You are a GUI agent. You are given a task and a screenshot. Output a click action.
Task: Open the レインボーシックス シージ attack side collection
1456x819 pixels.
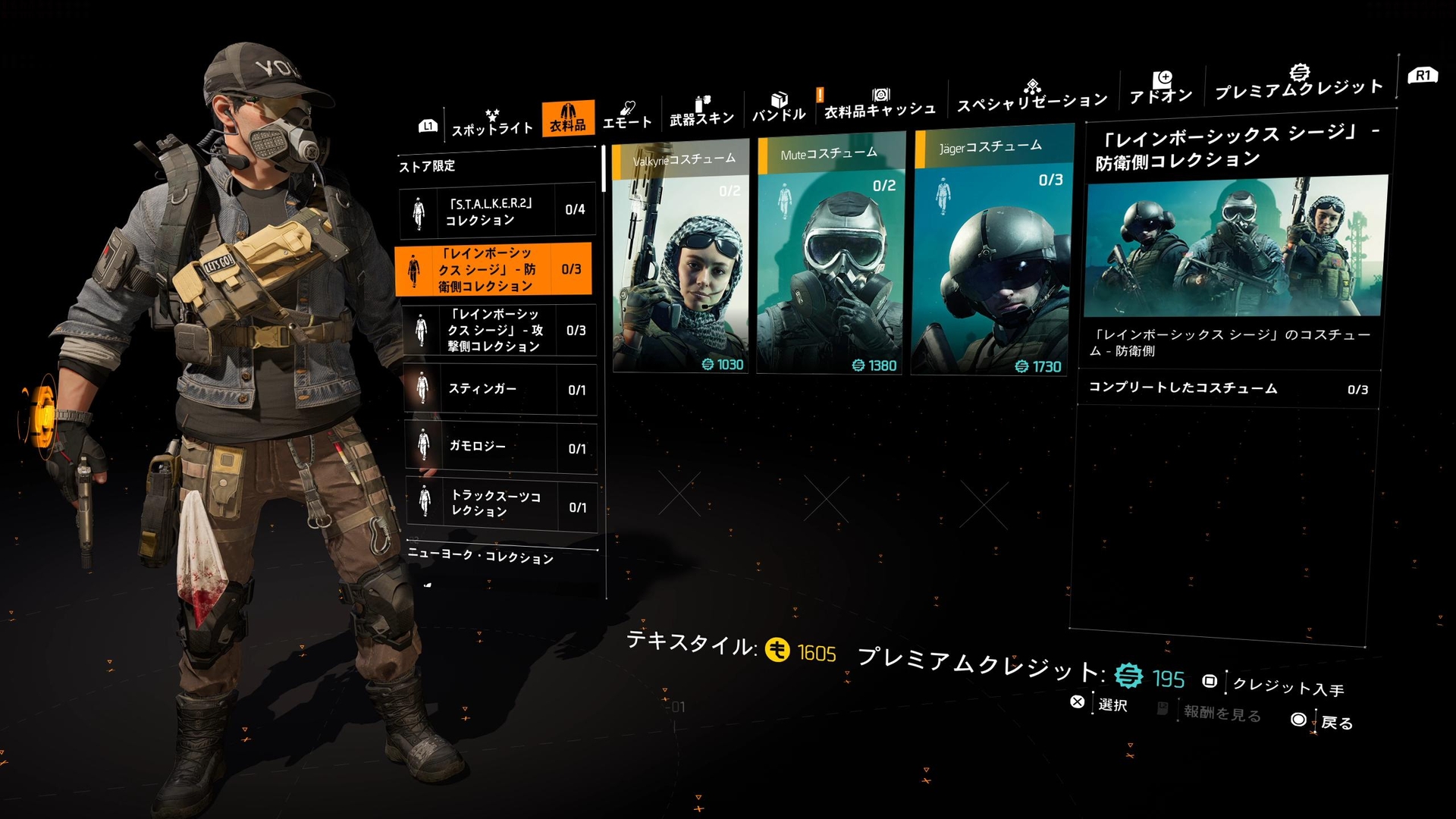point(497,331)
